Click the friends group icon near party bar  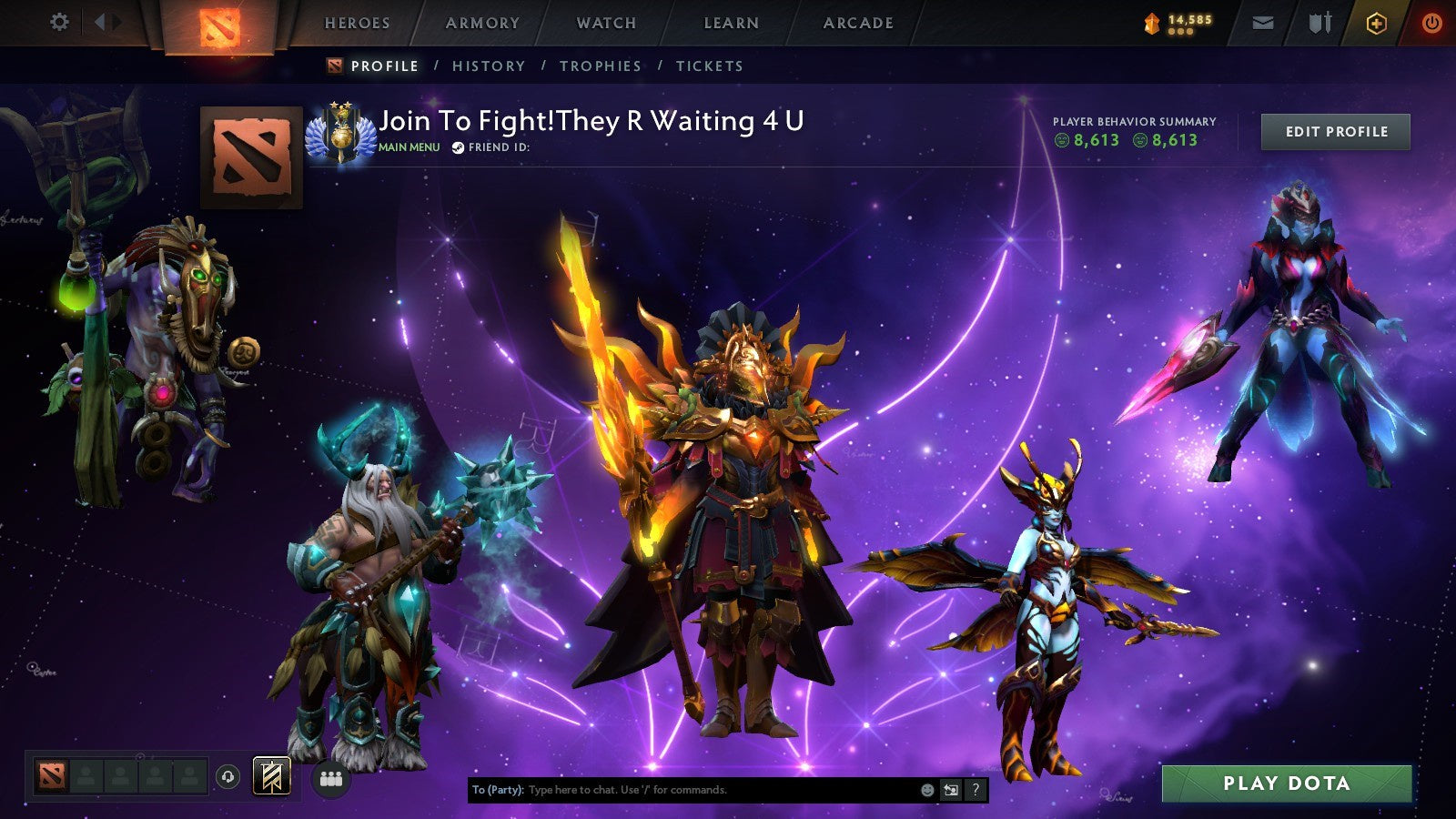tap(332, 778)
